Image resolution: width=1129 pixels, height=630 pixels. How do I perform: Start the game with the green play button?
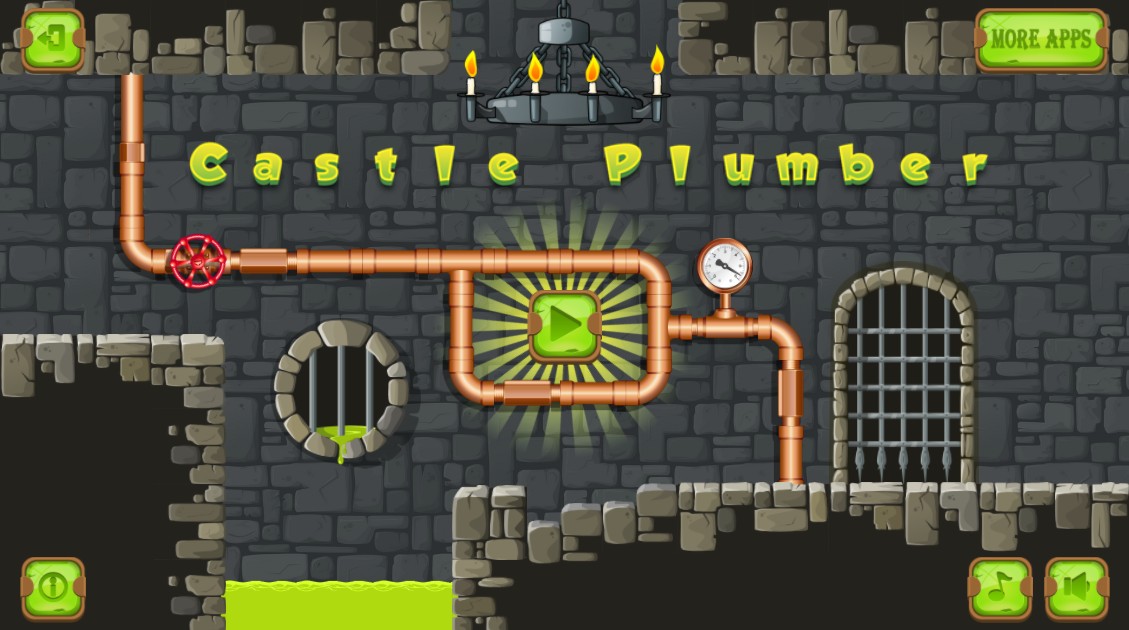click(565, 326)
